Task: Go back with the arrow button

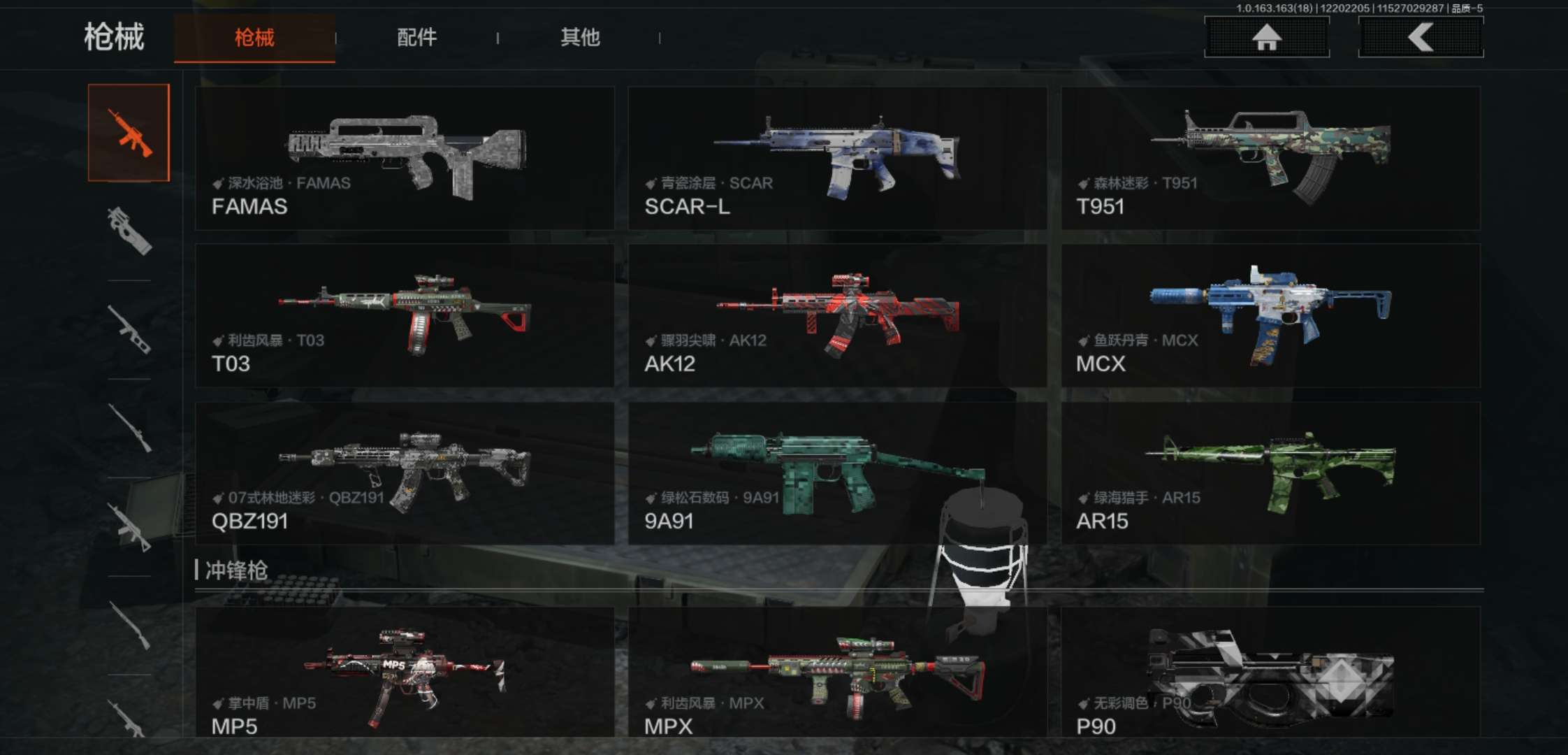Action: point(1421,37)
